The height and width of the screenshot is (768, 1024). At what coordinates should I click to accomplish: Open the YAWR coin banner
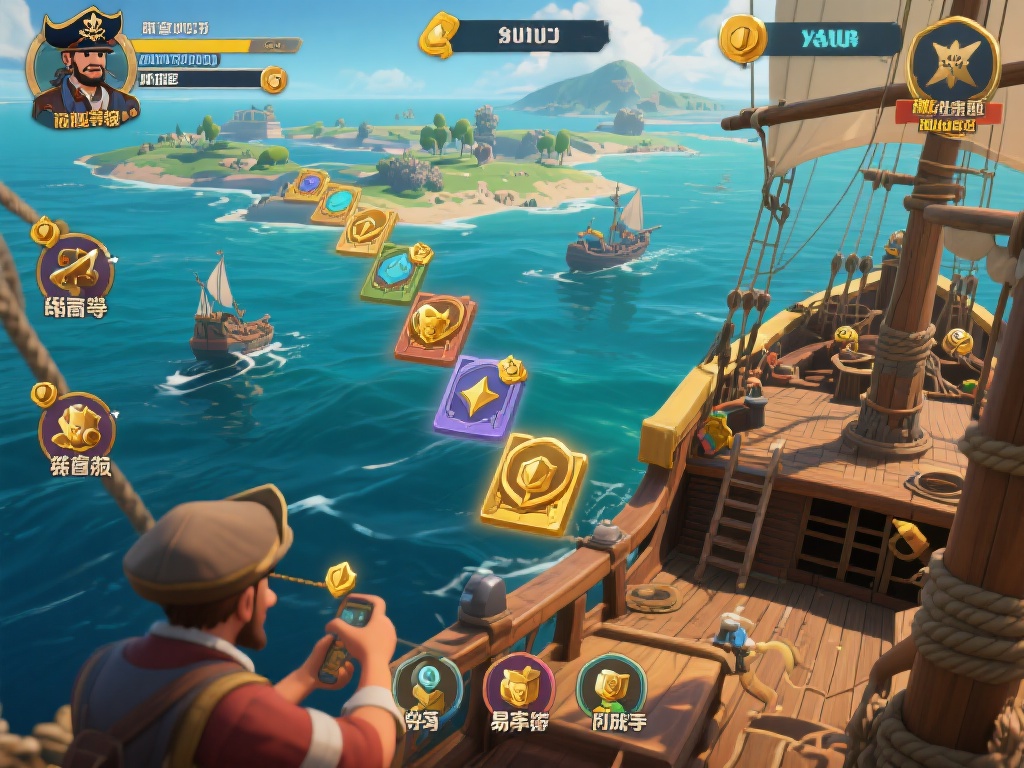[814, 39]
